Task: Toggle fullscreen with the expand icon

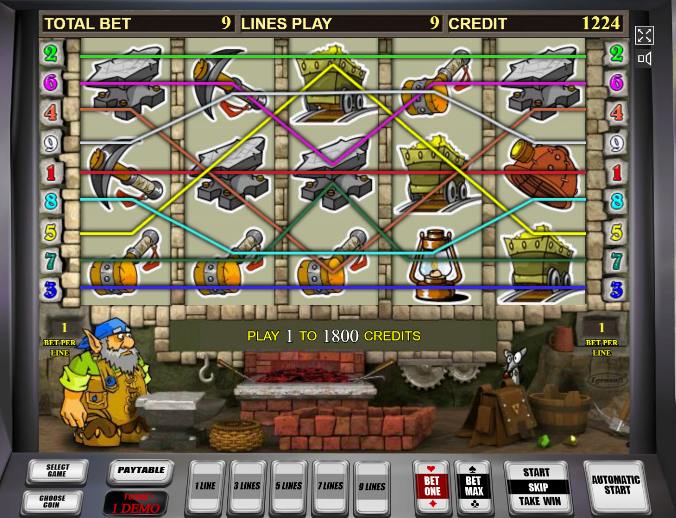Action: point(645,36)
